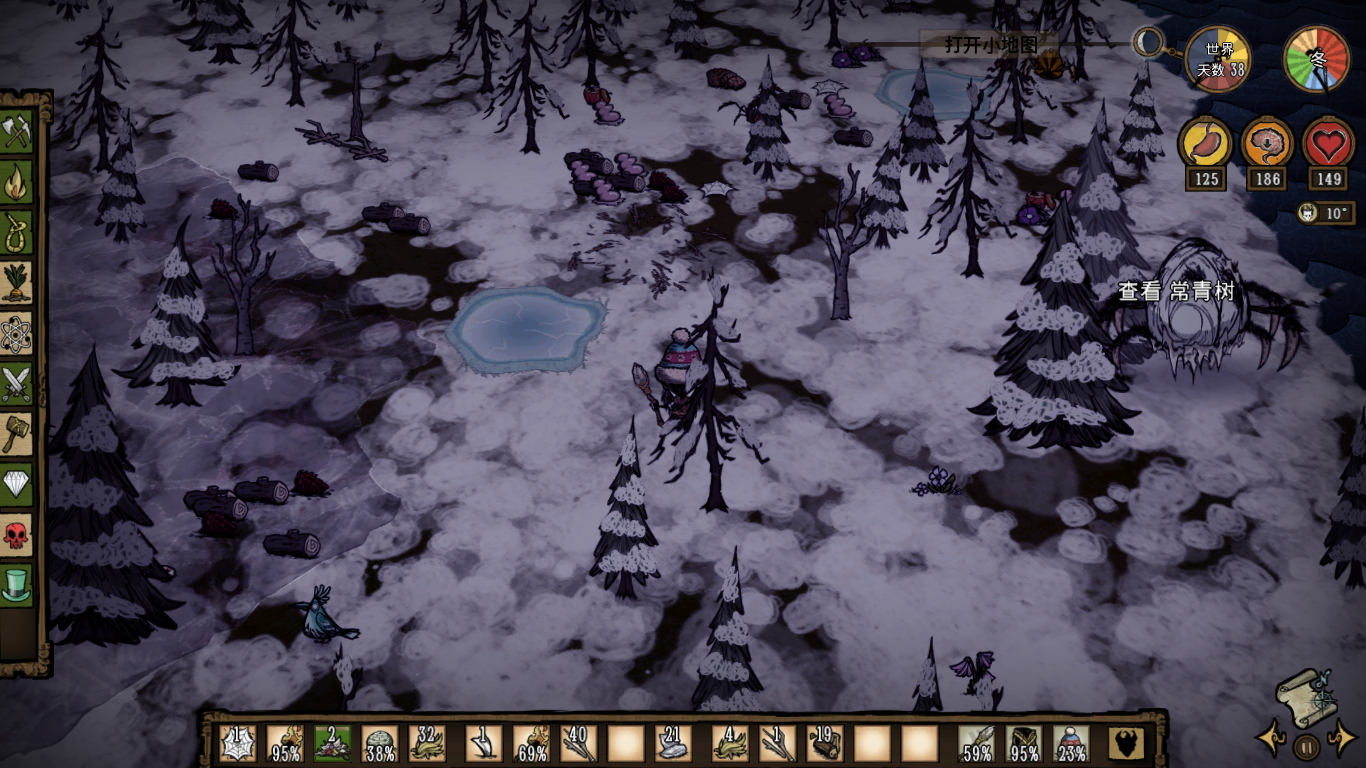Open the Science atom crafting tab
Viewport: 1366px width, 768px height.
pyautogui.click(x=17, y=333)
